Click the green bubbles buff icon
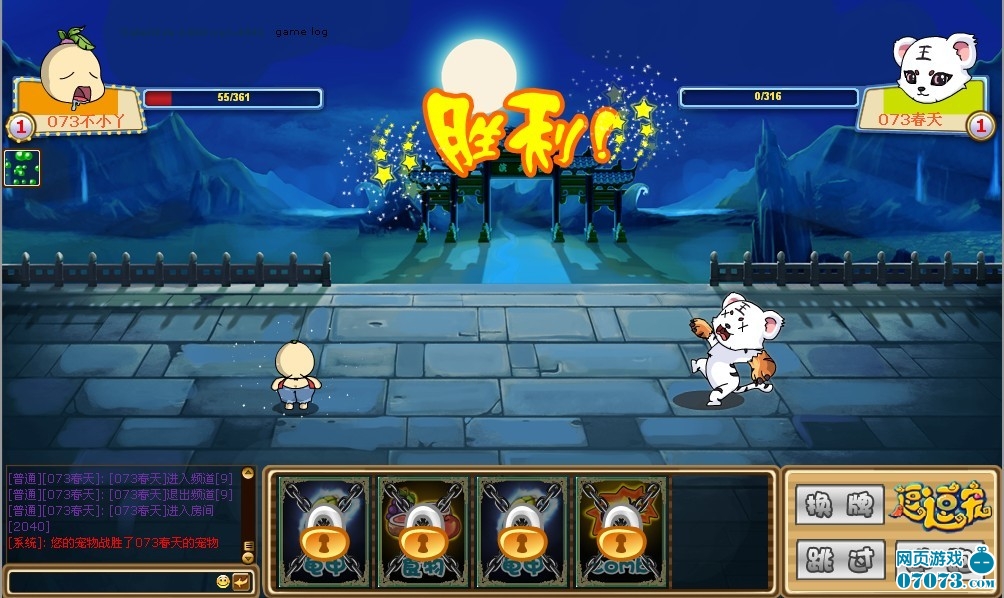 point(22,168)
